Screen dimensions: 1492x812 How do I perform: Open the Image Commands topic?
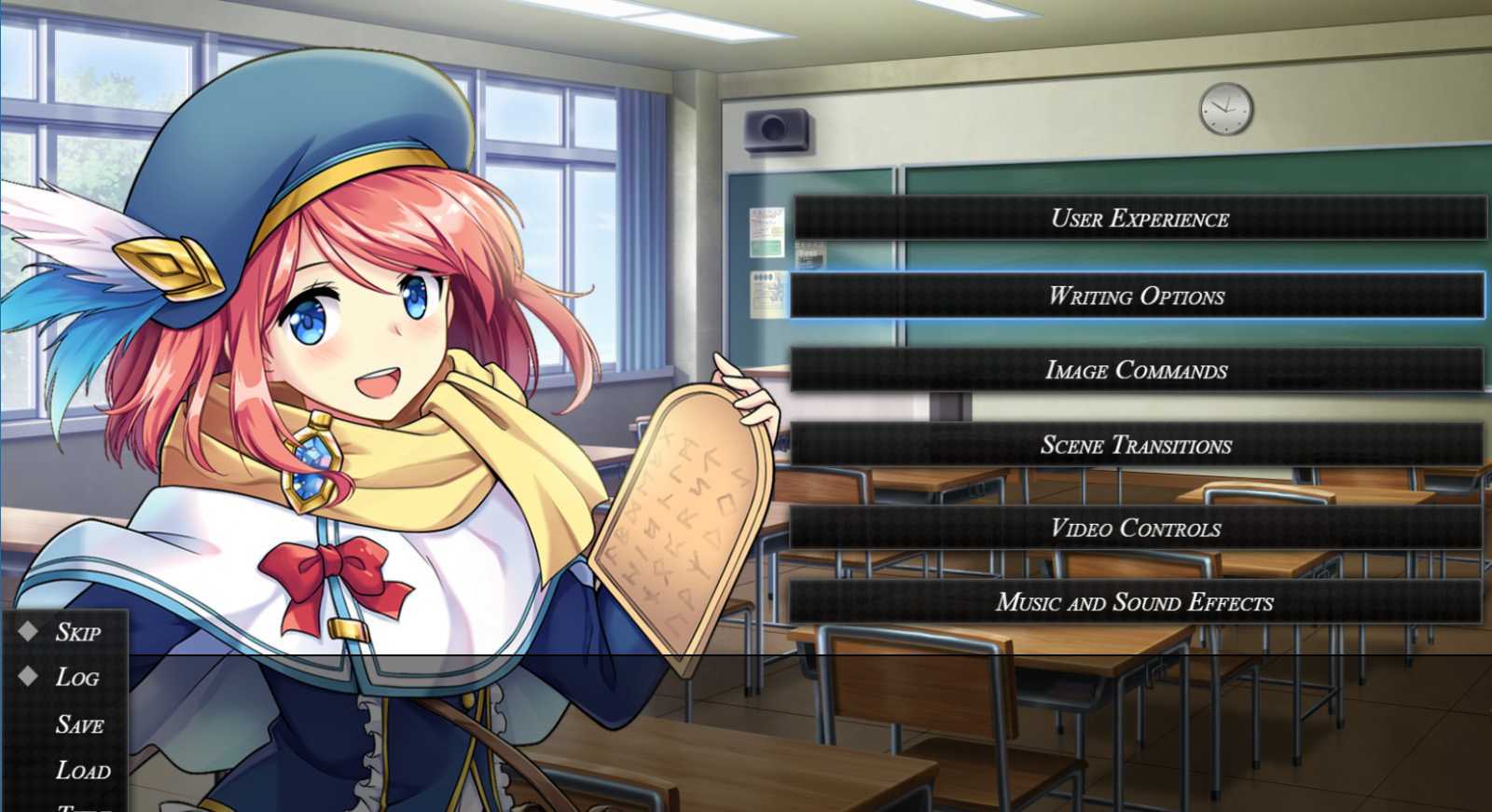(1136, 371)
